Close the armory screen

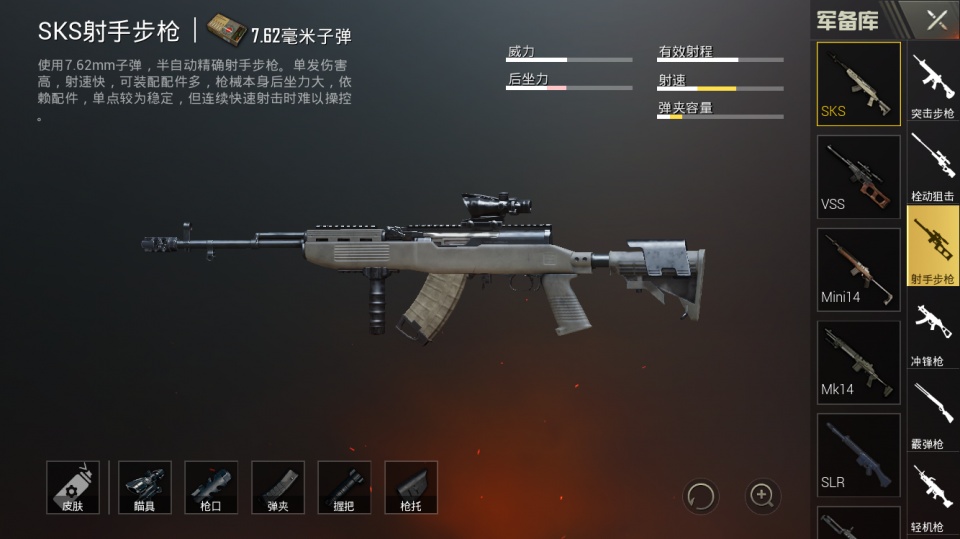pyautogui.click(x=937, y=20)
